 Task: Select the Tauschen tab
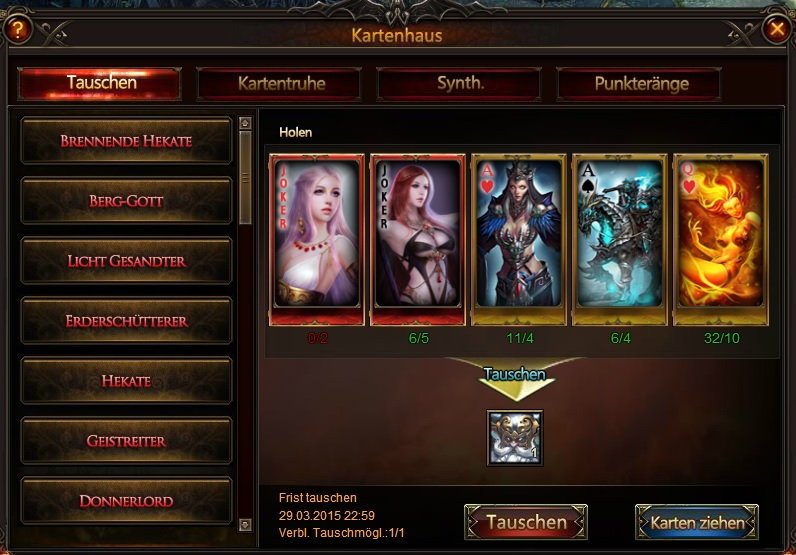[101, 83]
